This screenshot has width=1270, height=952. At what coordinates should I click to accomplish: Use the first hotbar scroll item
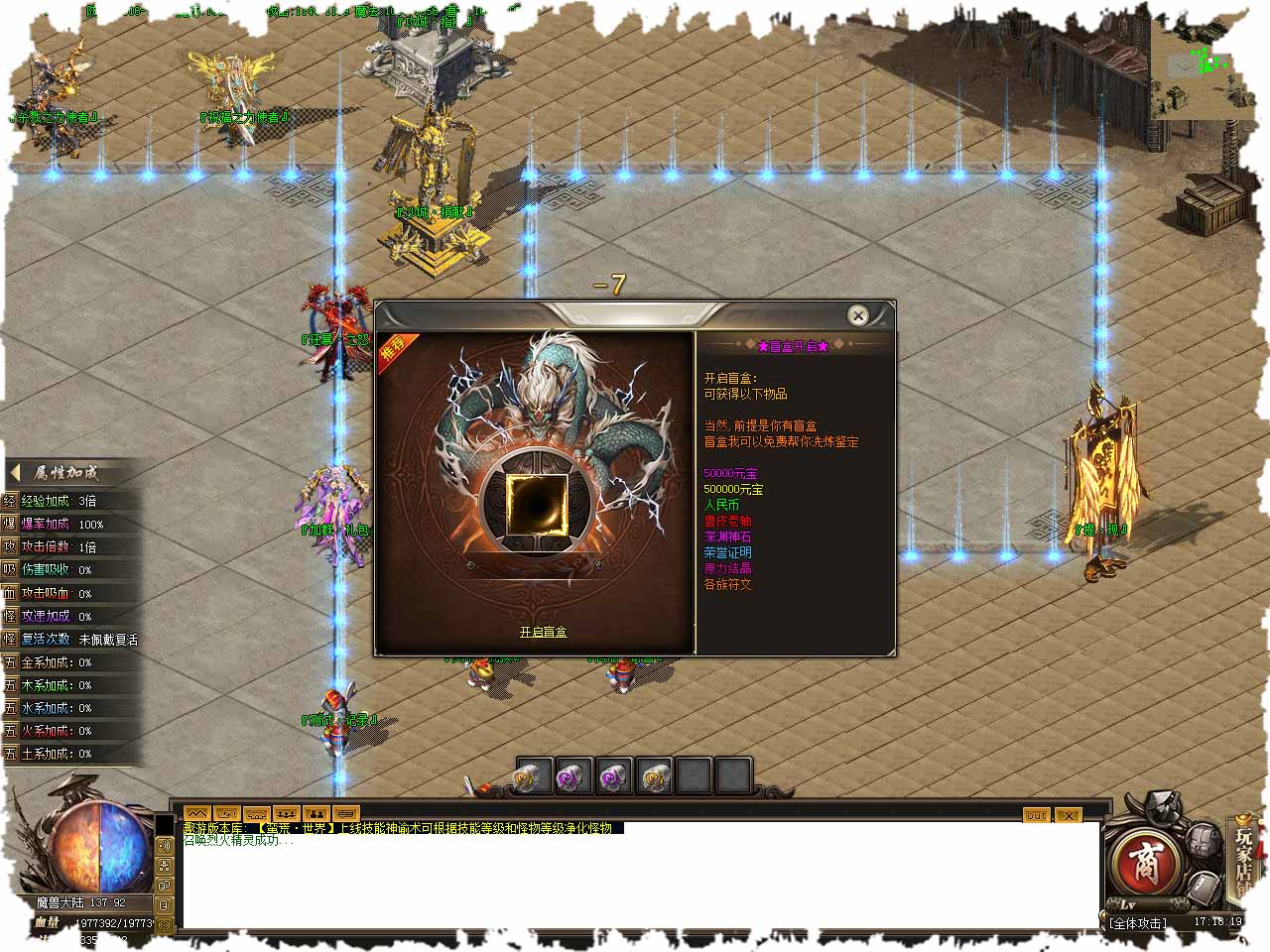click(x=534, y=776)
